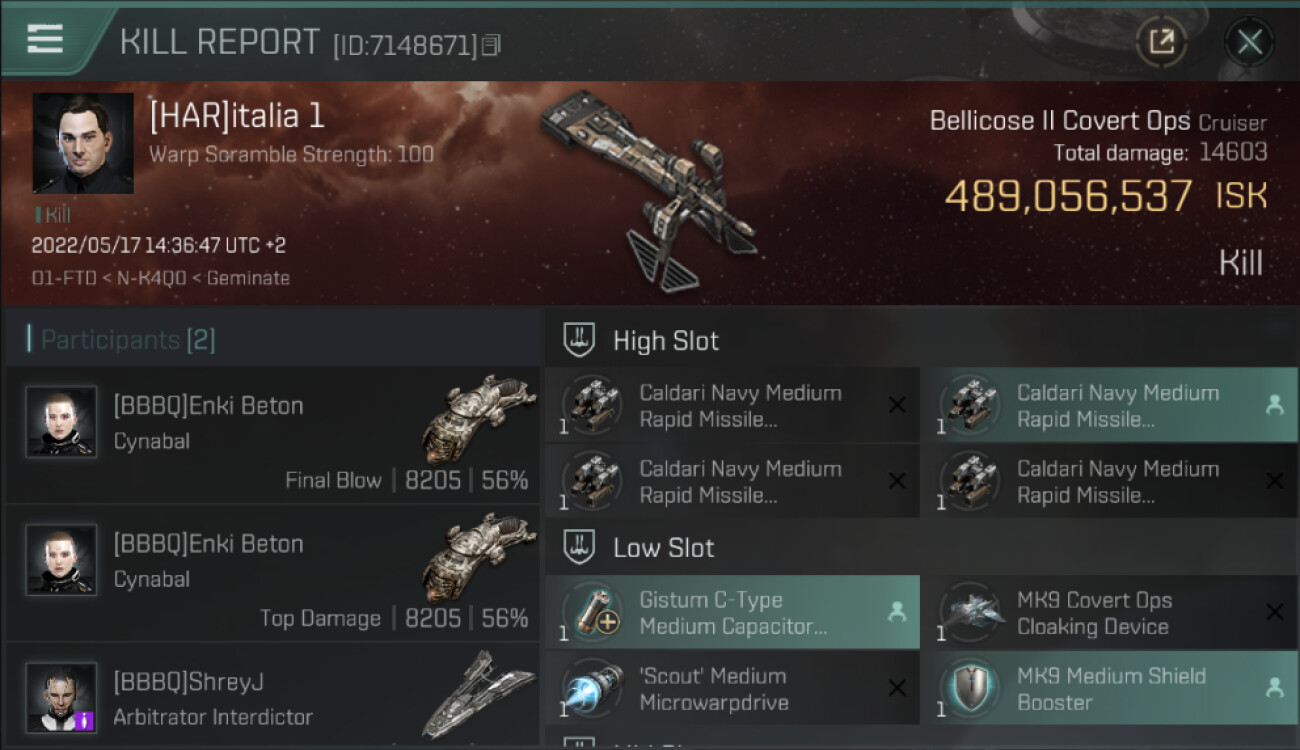Screen dimensions: 1300x750
Task: Select Enki Beton's Final Blow row
Action: tap(272, 434)
